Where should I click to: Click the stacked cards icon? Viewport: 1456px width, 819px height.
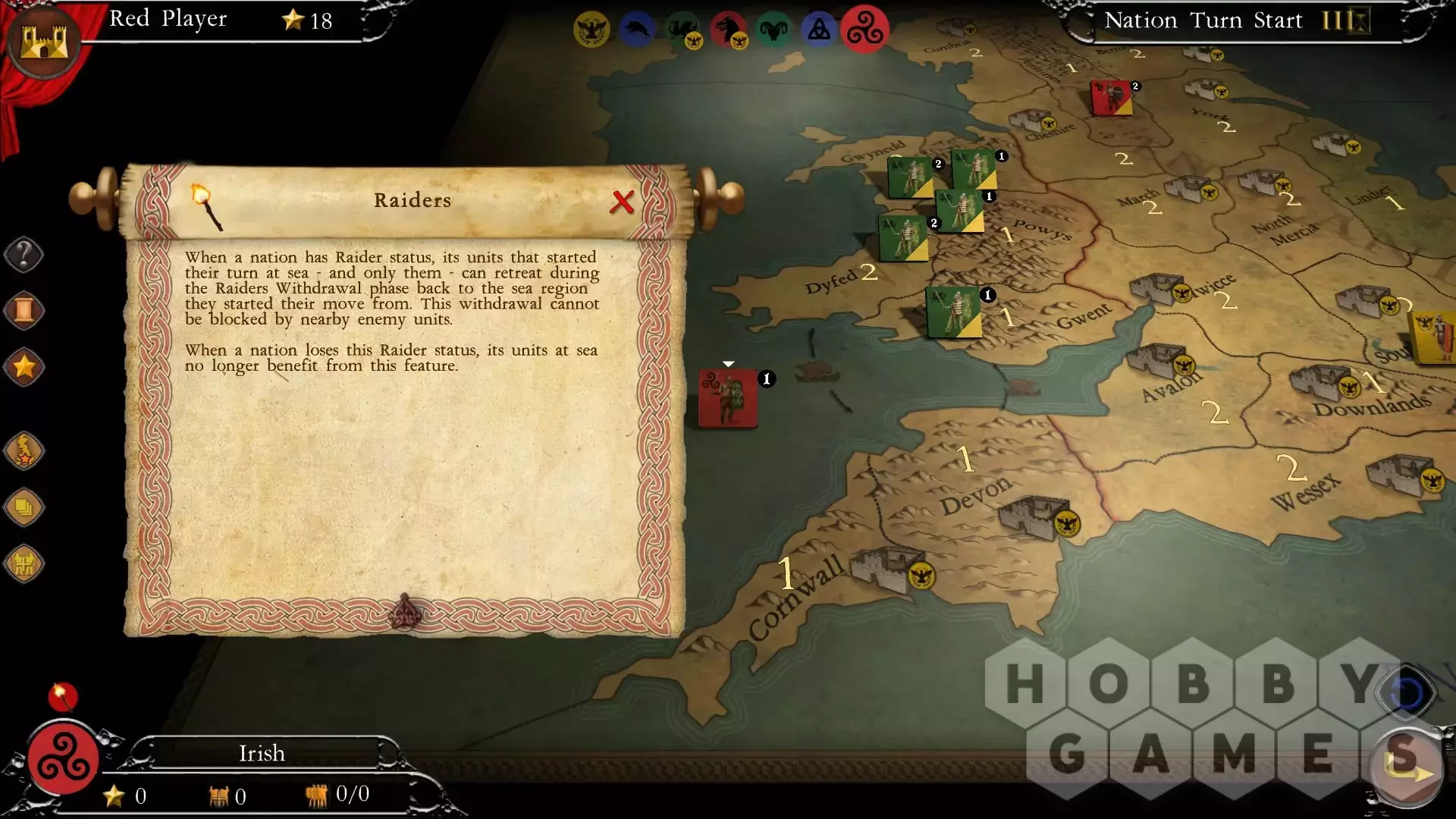click(x=24, y=507)
